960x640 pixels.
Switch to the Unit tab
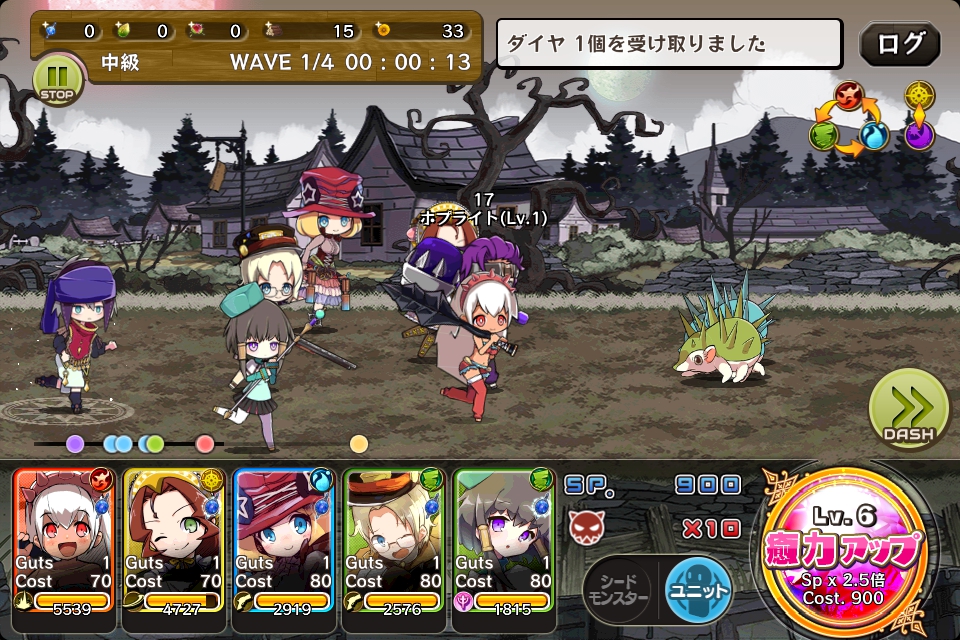tap(698, 589)
